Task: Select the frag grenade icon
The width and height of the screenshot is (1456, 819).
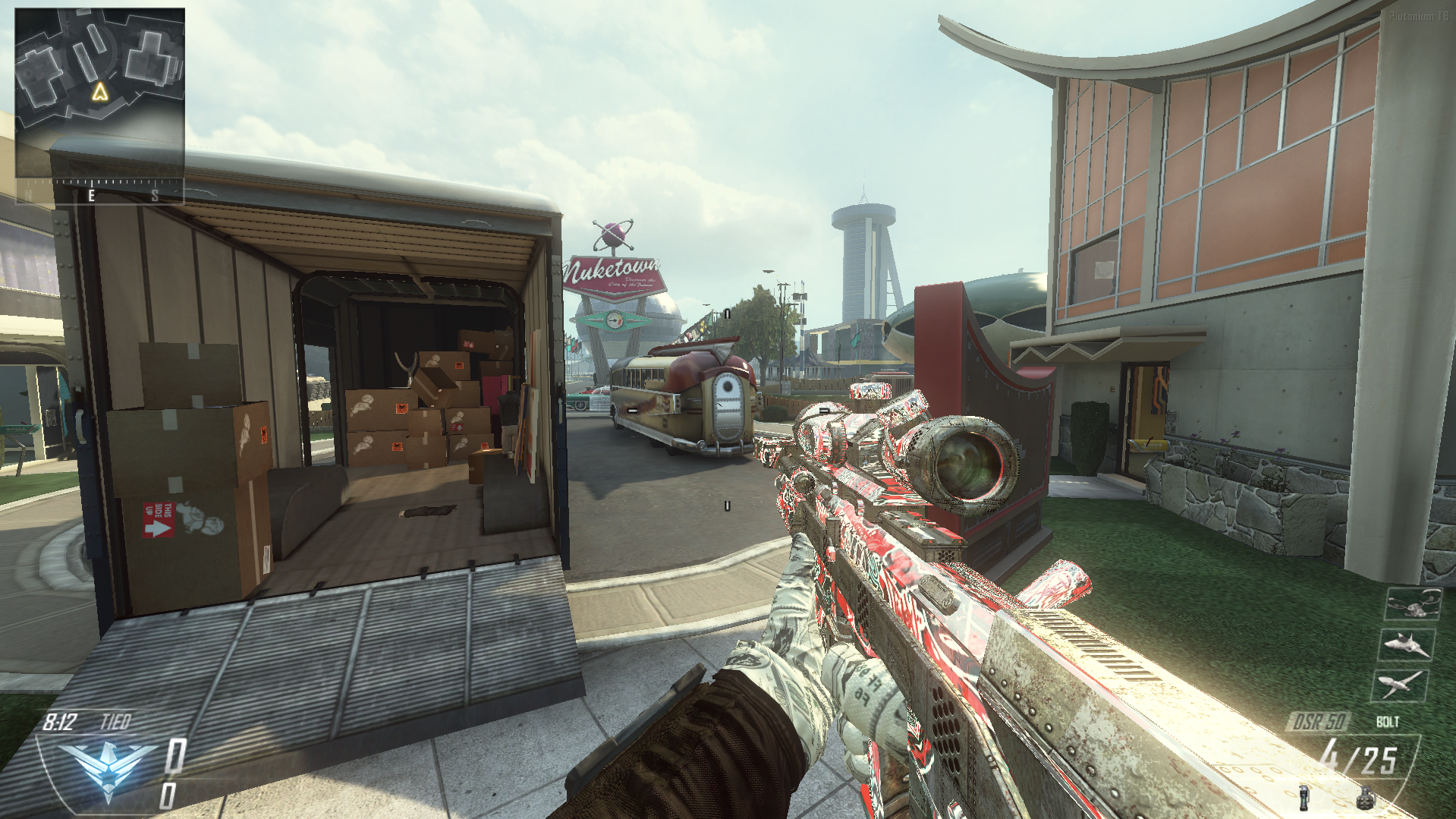Action: point(1365,799)
